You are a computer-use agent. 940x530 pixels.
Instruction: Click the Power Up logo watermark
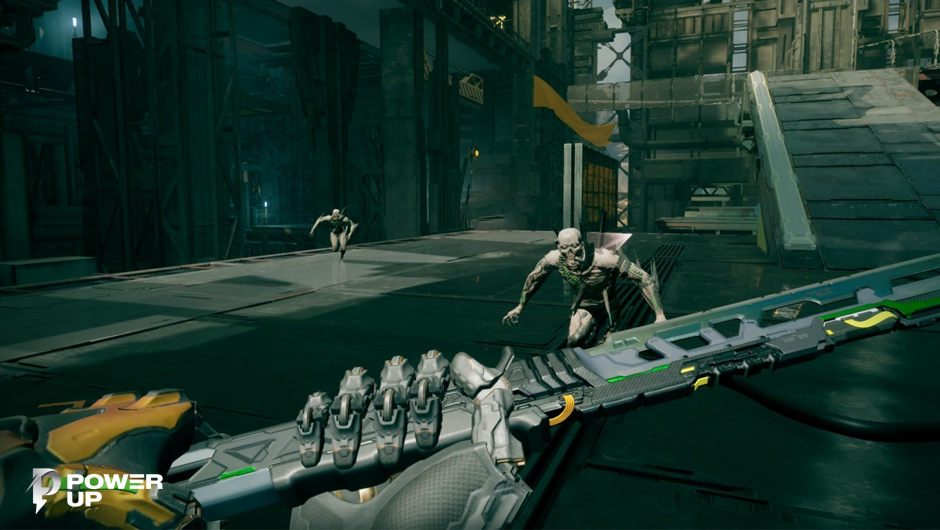(96, 490)
